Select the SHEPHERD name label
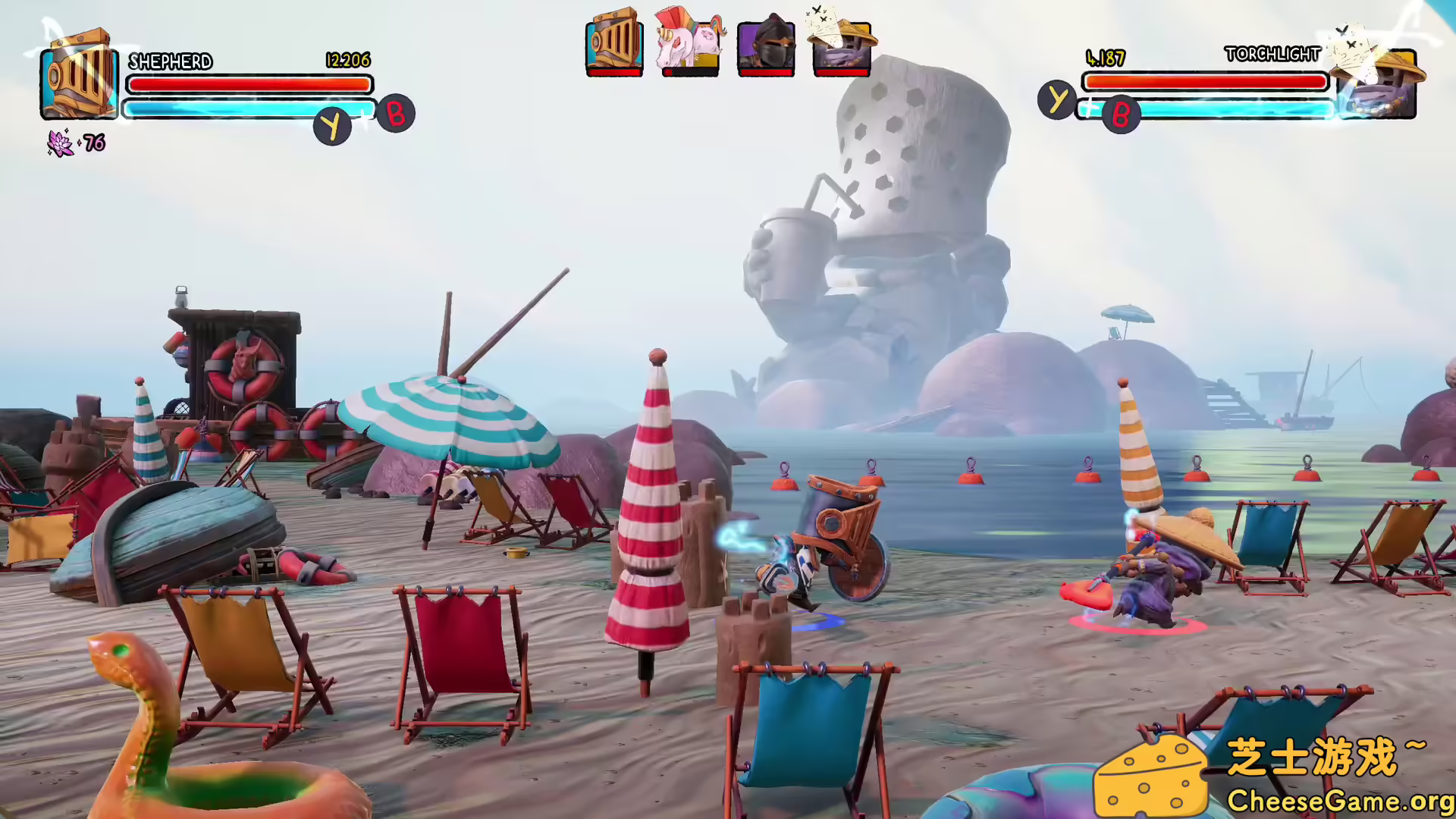 tap(171, 61)
